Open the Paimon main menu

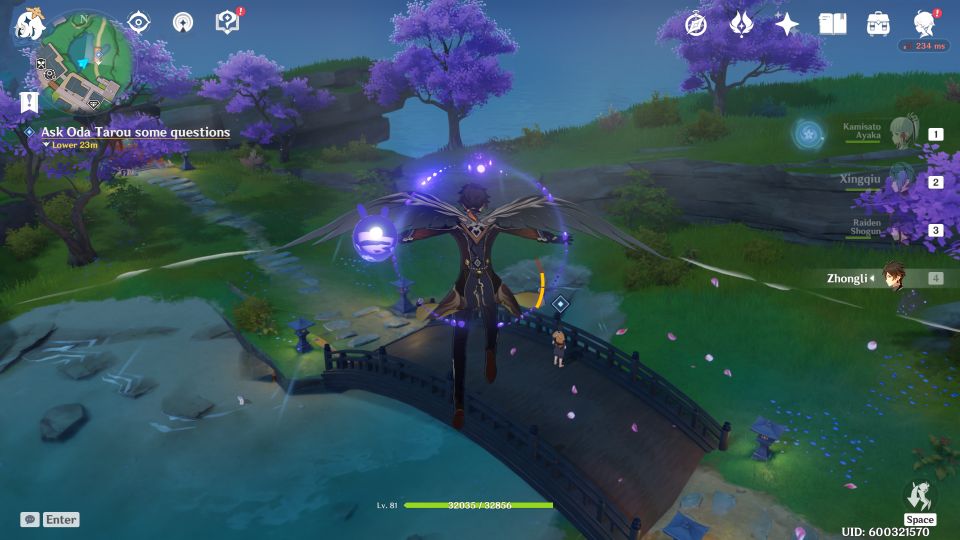coord(26,24)
